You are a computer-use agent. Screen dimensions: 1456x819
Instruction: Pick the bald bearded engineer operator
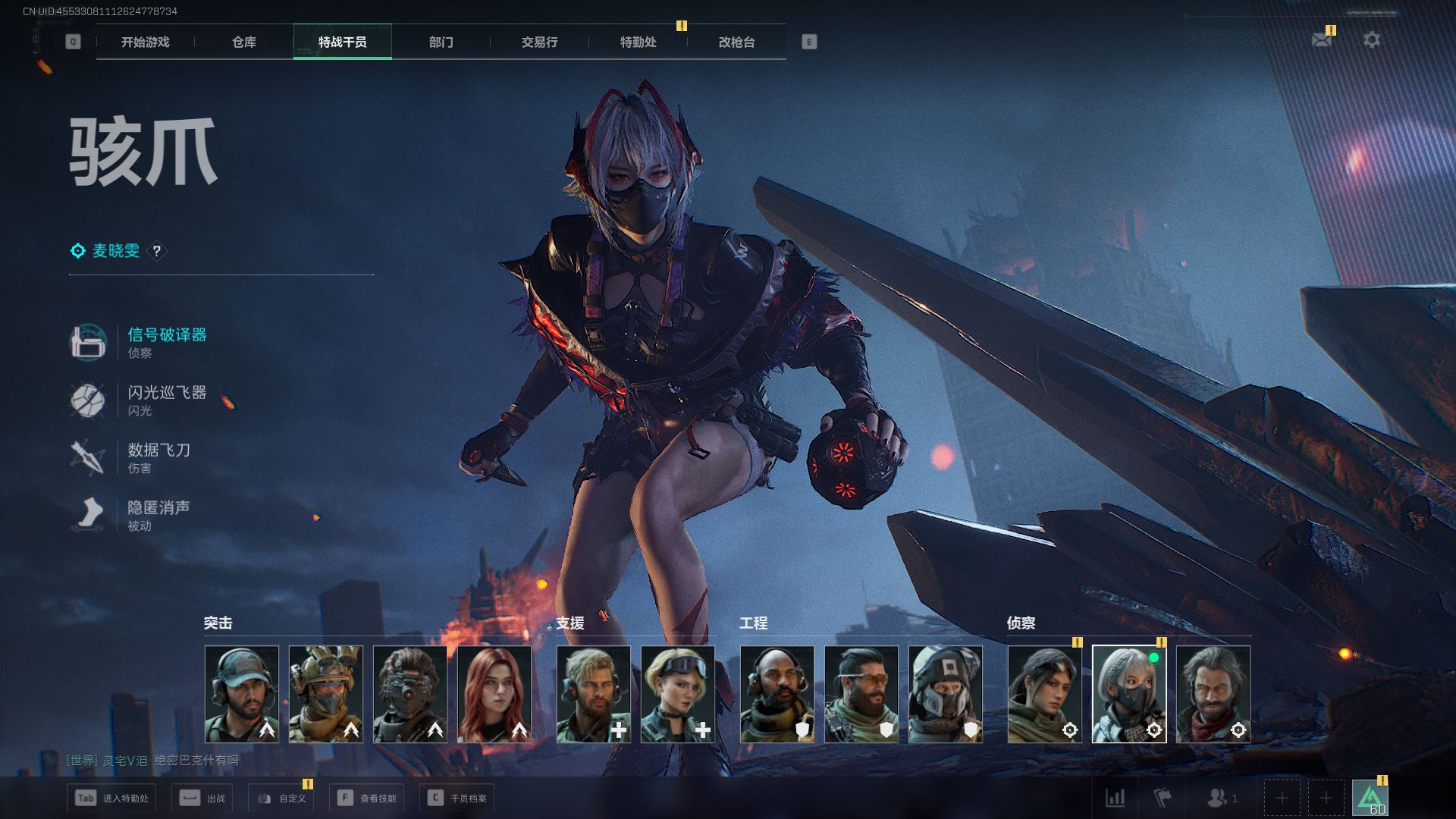coord(777,694)
